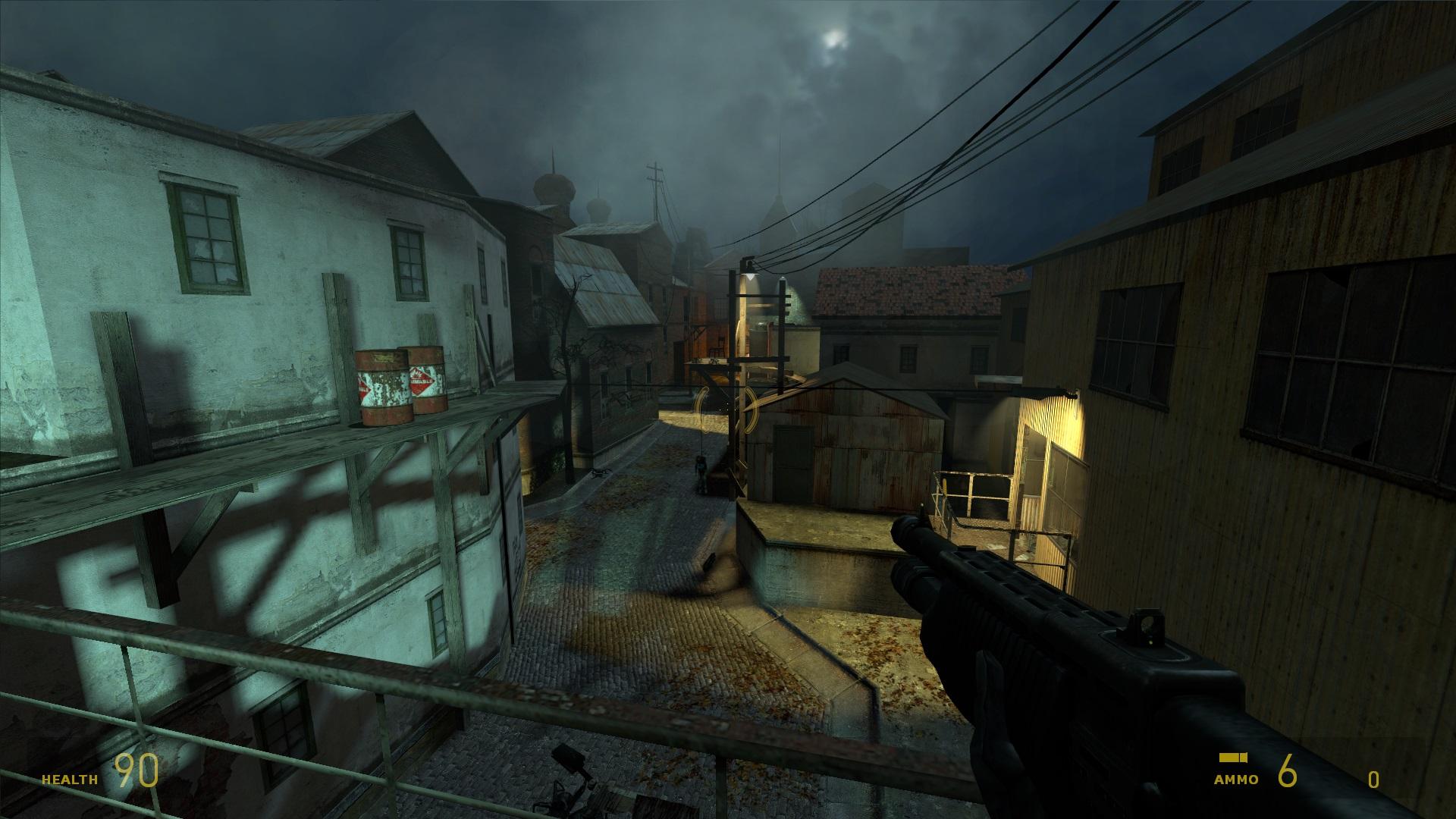
Task: Click the HEALTH indicator label
Action: tap(68, 777)
